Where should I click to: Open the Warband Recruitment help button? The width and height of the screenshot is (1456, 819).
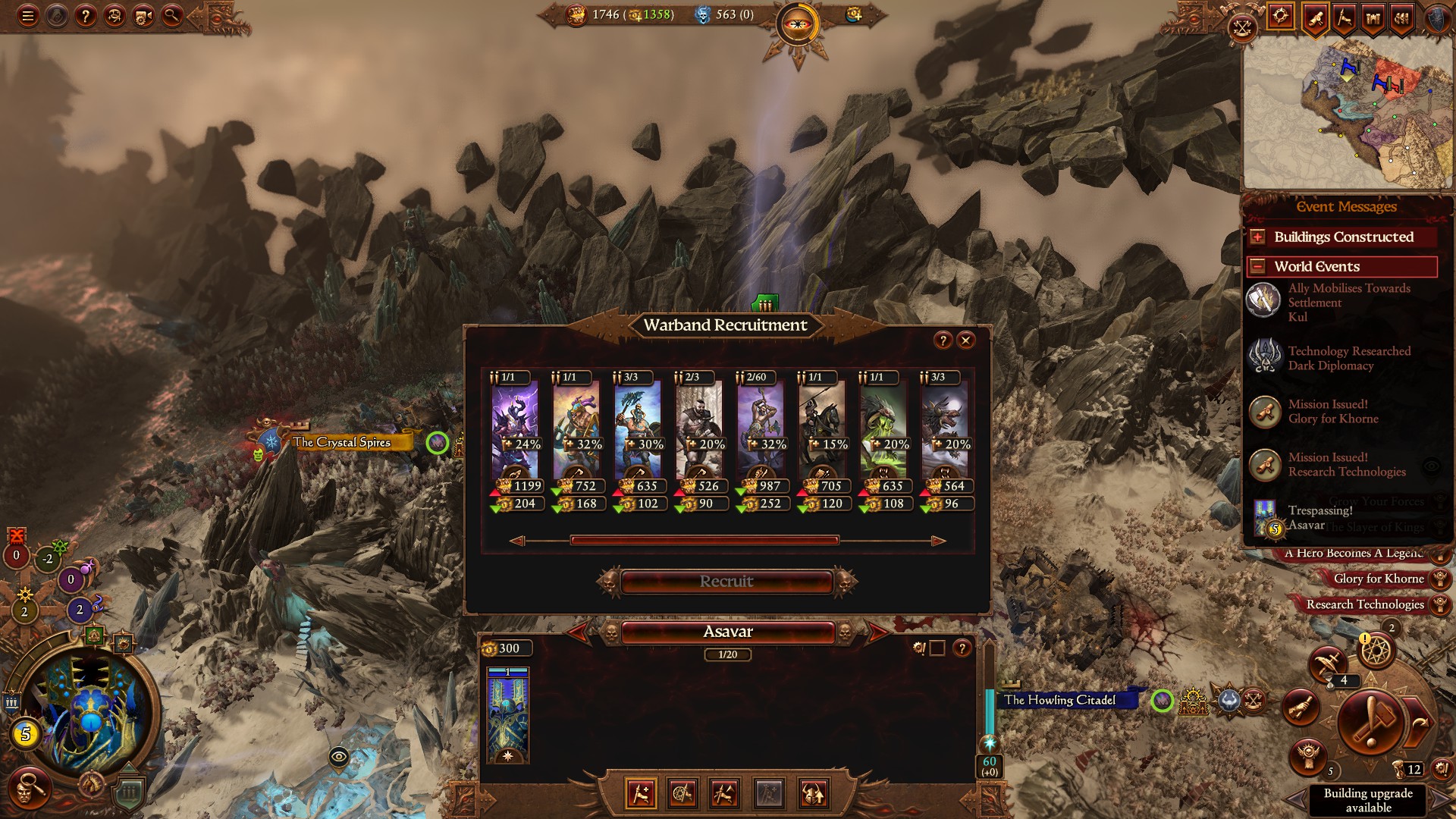[x=943, y=340]
